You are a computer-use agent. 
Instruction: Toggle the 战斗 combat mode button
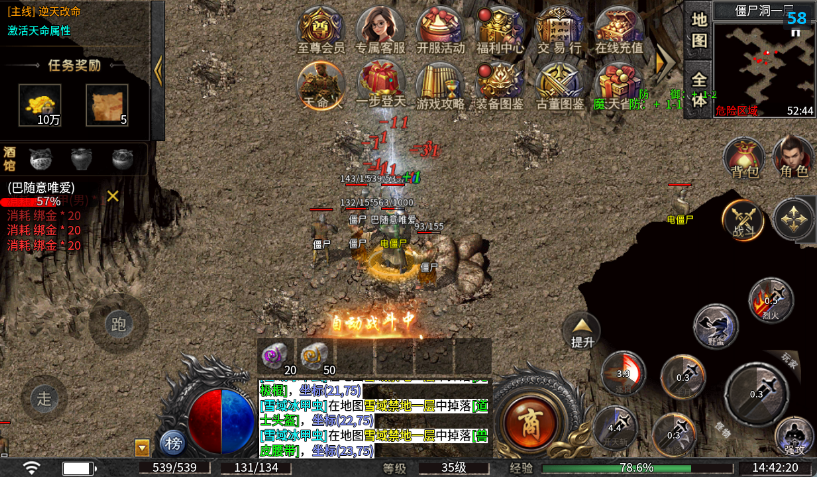coord(743,220)
